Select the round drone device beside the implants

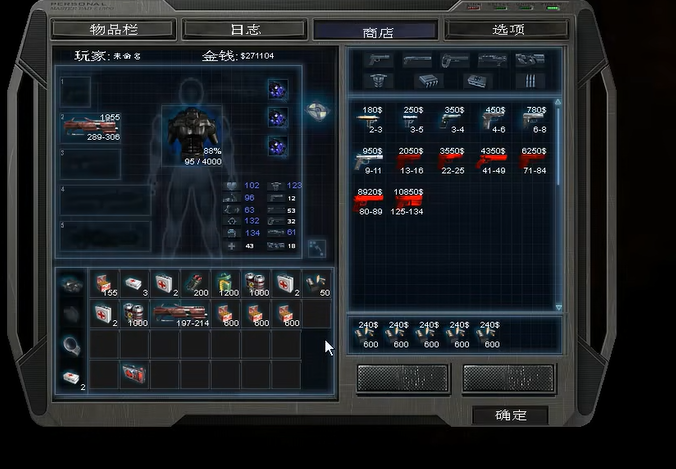pos(319,108)
